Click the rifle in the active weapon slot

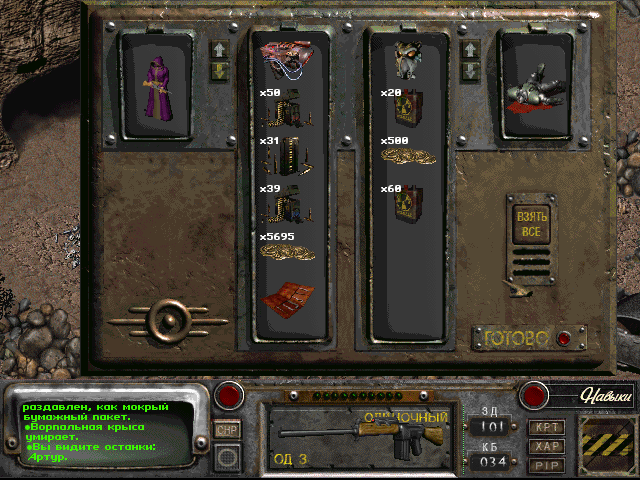360,439
